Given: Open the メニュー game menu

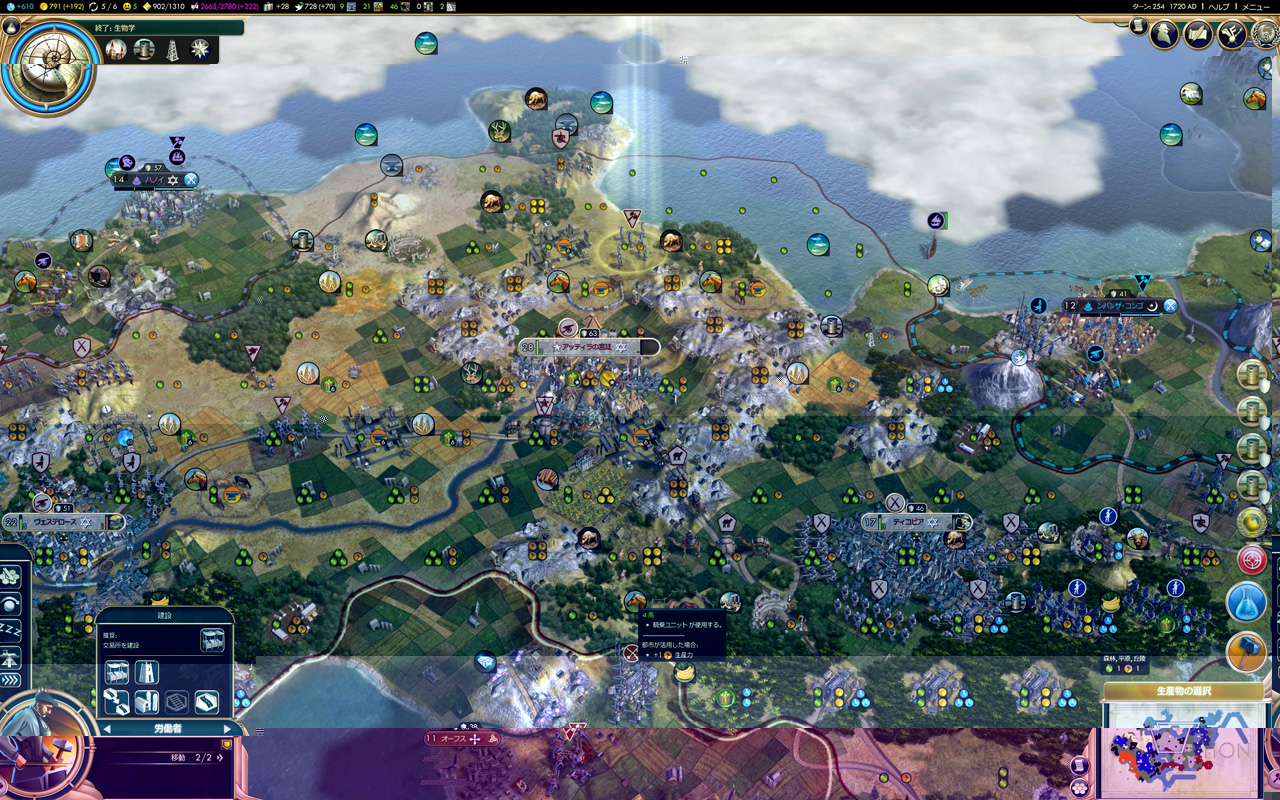Looking at the screenshot, I should (1255, 6).
